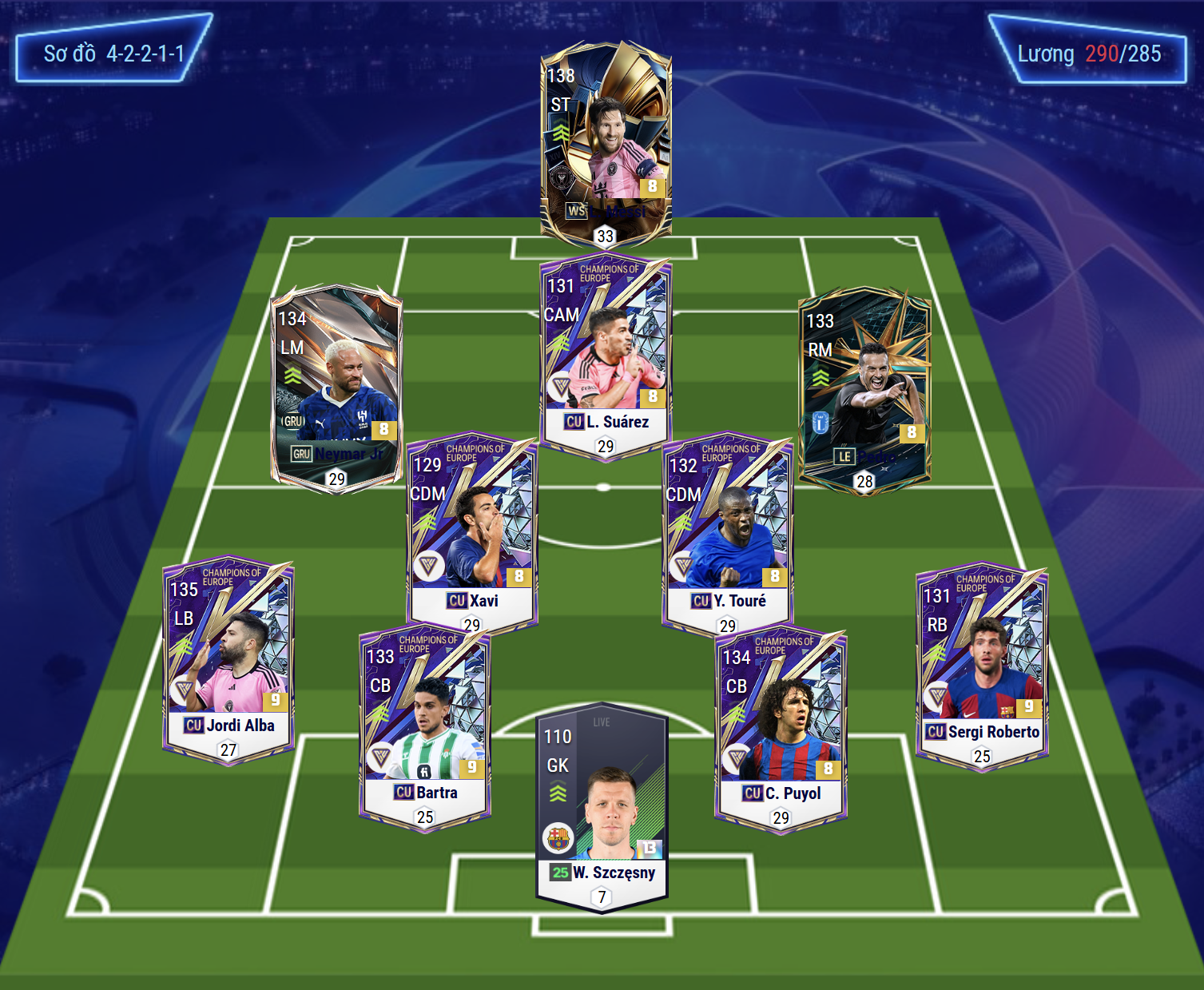Select the Sergi Roberto right back card
Screen dimensions: 1204x990
coord(981,665)
